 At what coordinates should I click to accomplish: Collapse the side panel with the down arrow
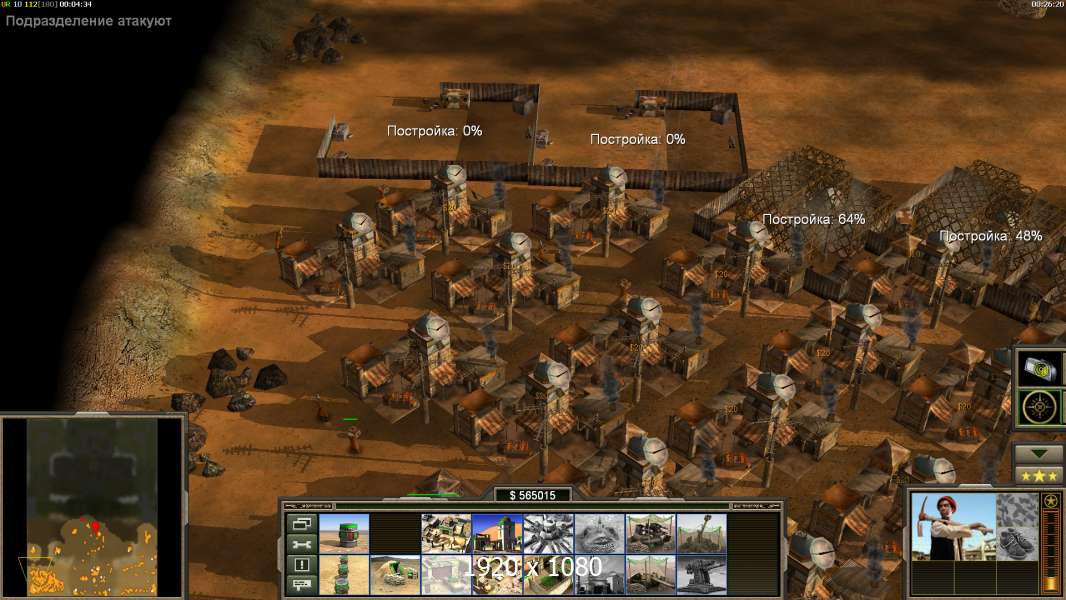coord(1039,453)
